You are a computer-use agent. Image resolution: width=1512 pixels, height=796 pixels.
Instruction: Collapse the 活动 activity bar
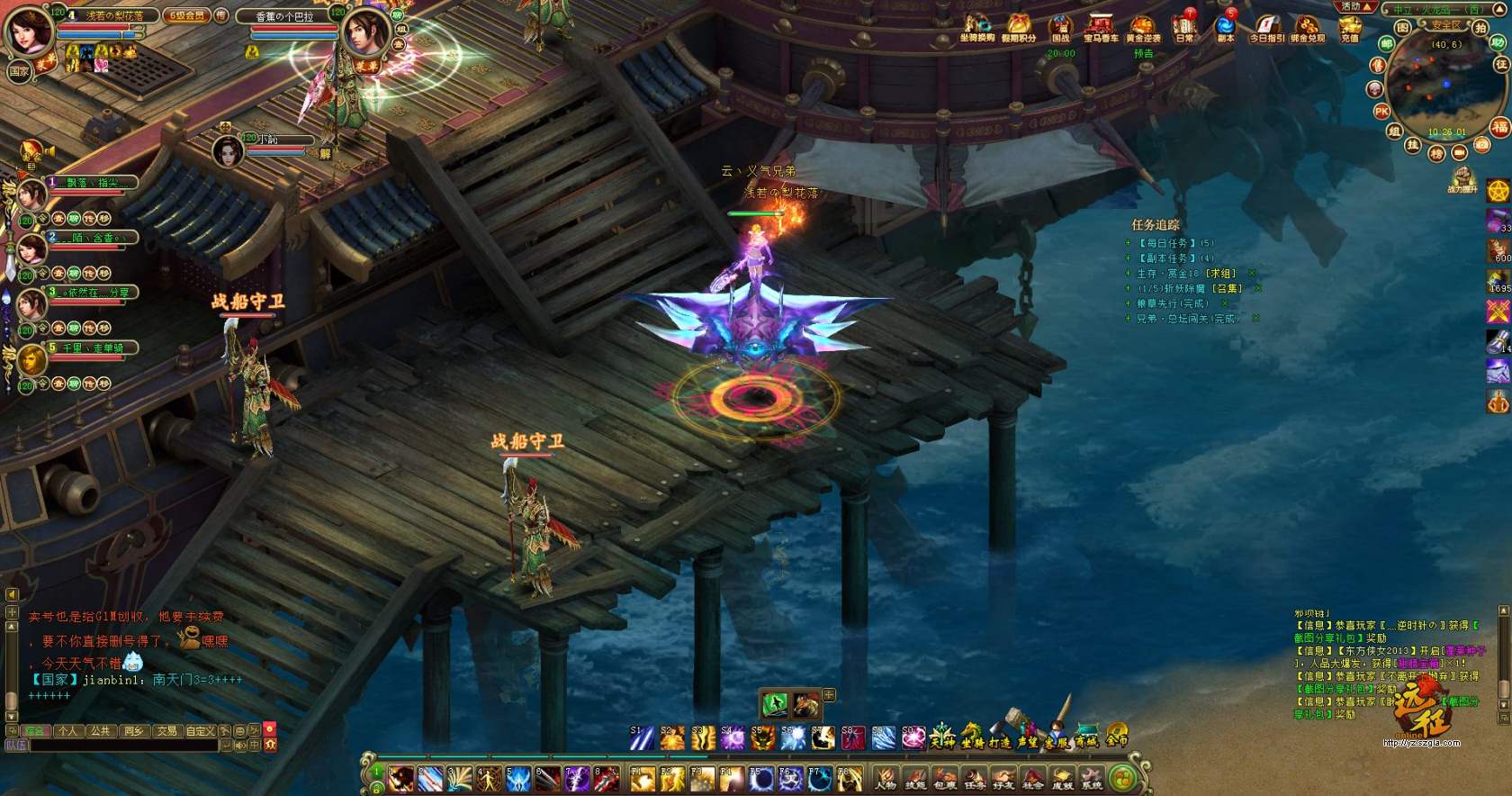(x=1355, y=6)
